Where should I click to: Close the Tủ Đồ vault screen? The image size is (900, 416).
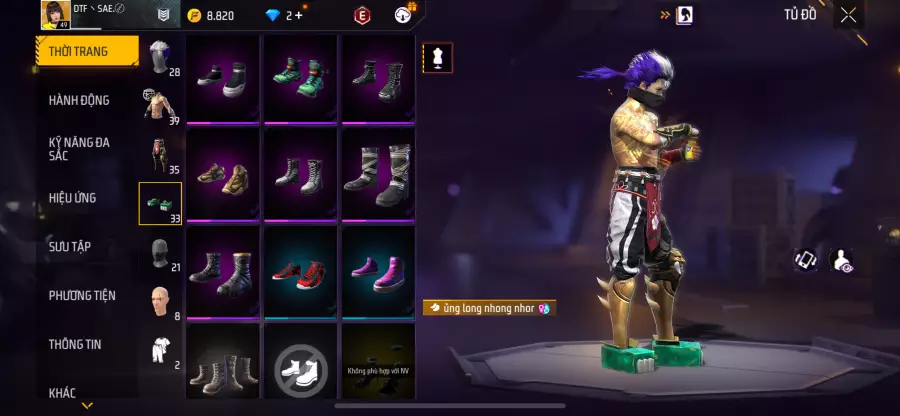(x=848, y=15)
